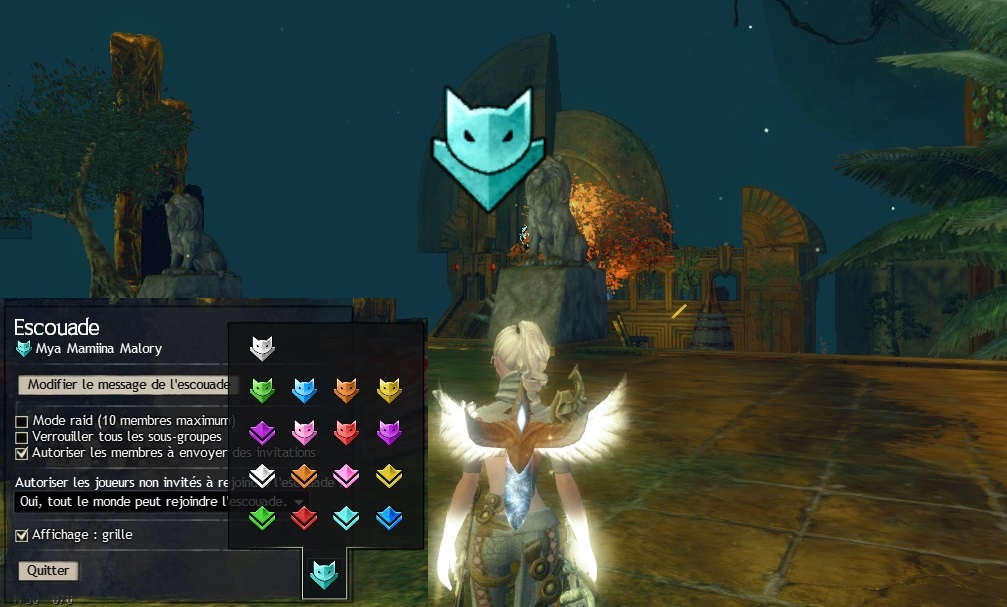Pick the pink cat commander tag
Screen dimensions: 1007x607
[304, 432]
